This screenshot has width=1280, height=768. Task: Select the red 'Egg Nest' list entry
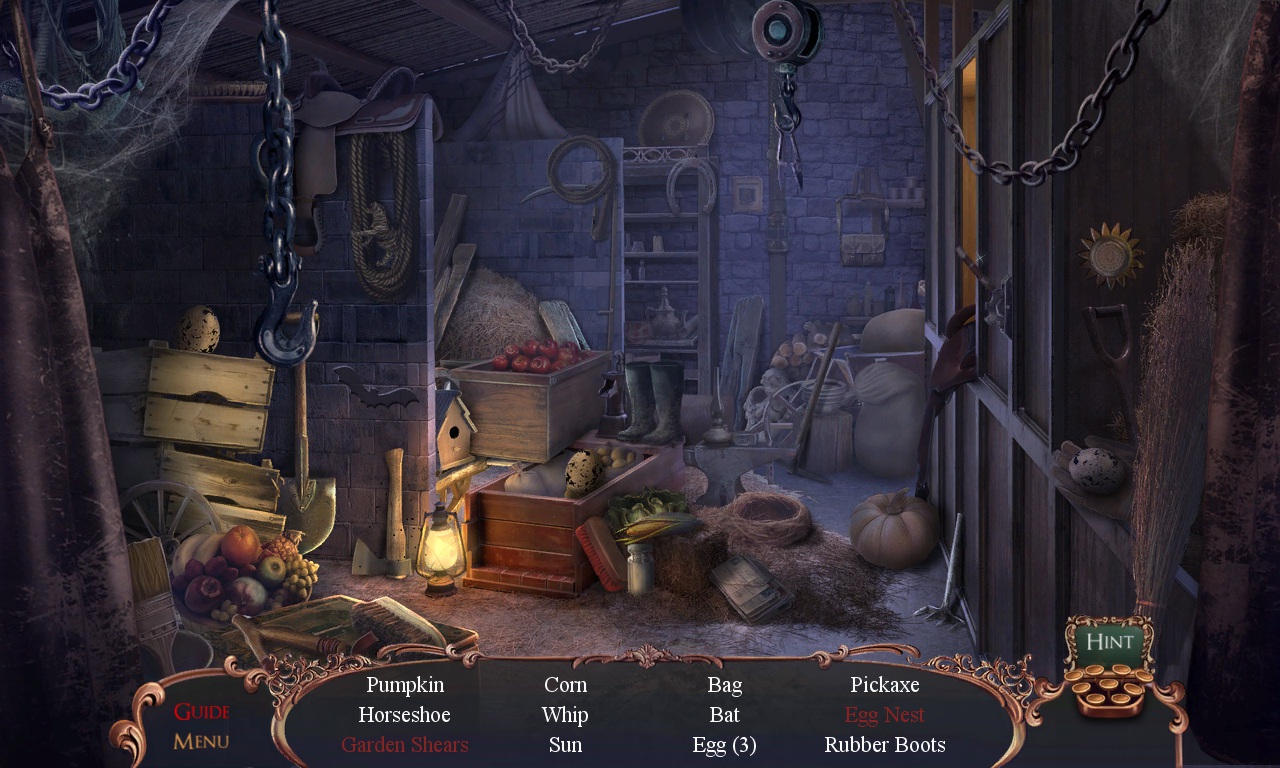pyautogui.click(x=884, y=714)
